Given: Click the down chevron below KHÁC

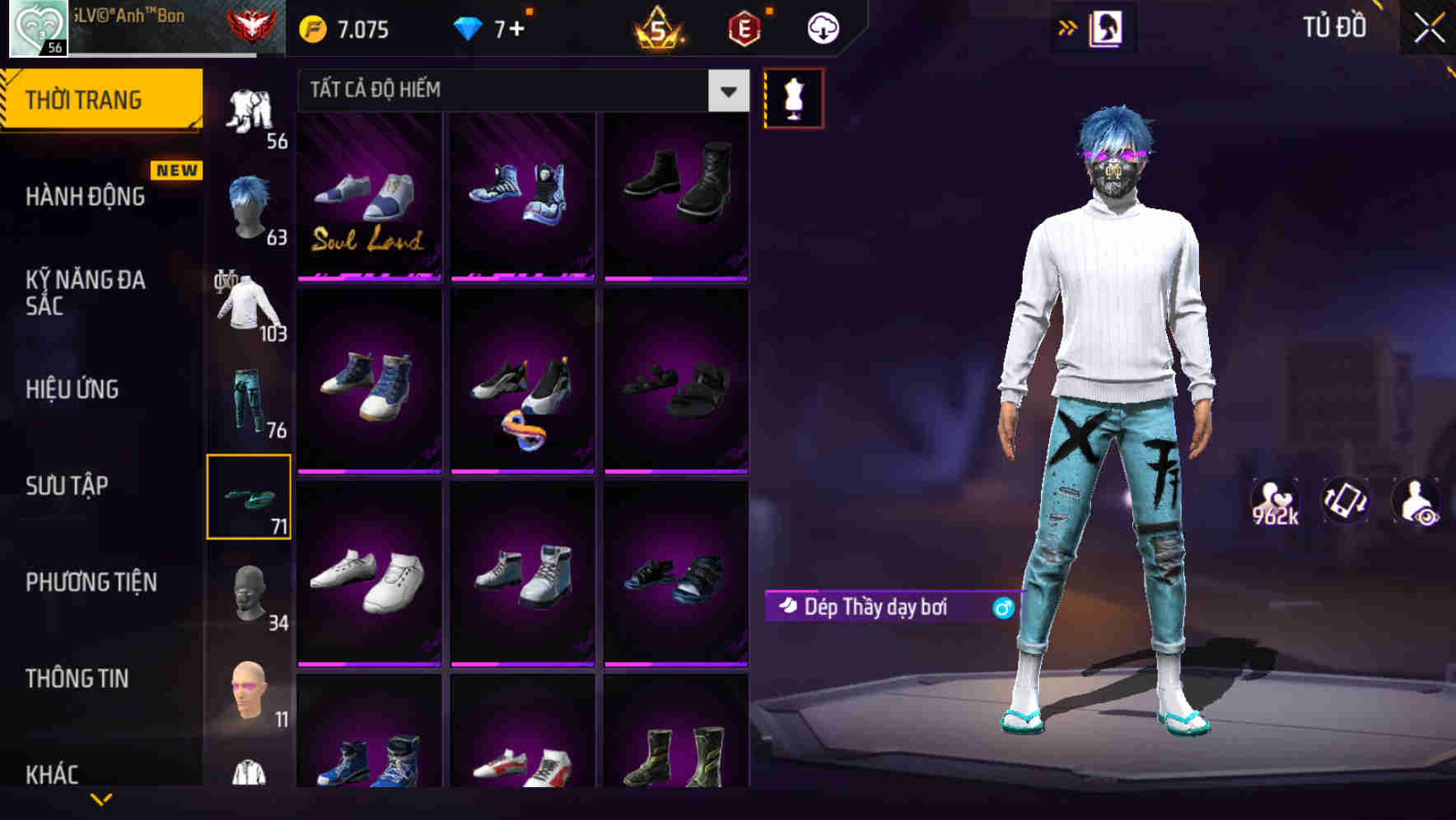Looking at the screenshot, I should click(x=102, y=800).
